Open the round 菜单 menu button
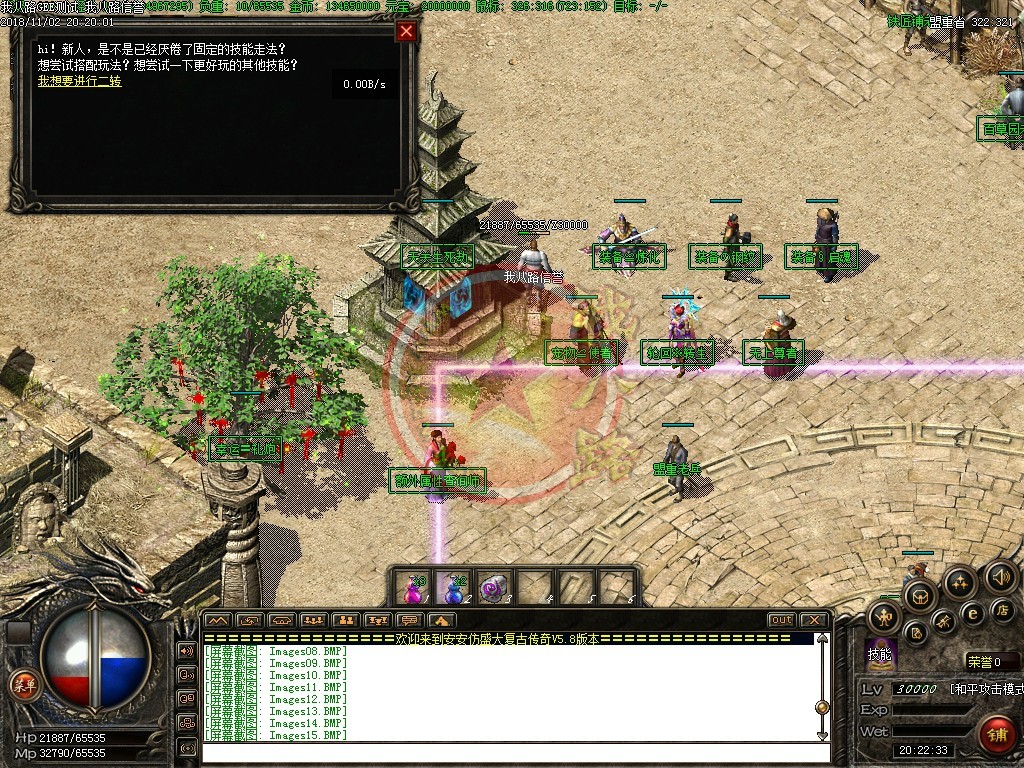Screen dimensions: 1024x768 click(x=22, y=684)
